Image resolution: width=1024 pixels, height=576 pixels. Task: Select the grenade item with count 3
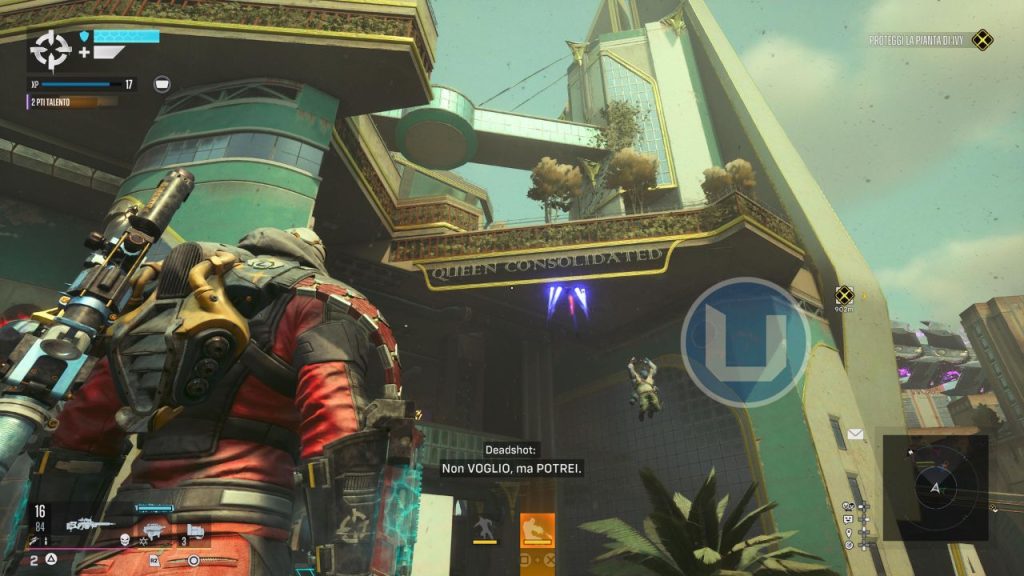tap(195, 530)
